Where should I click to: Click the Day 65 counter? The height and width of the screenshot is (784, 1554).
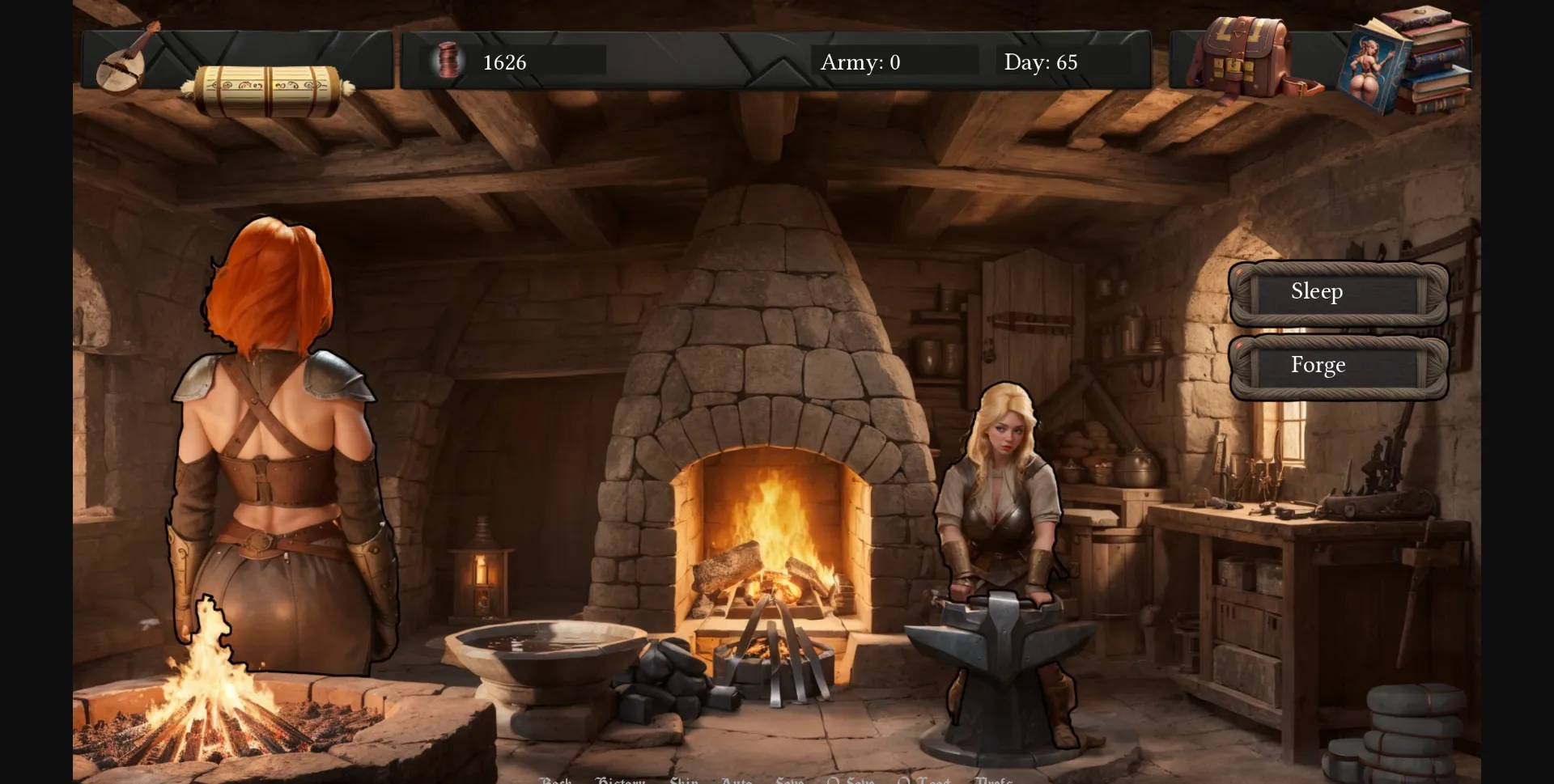pos(1042,62)
